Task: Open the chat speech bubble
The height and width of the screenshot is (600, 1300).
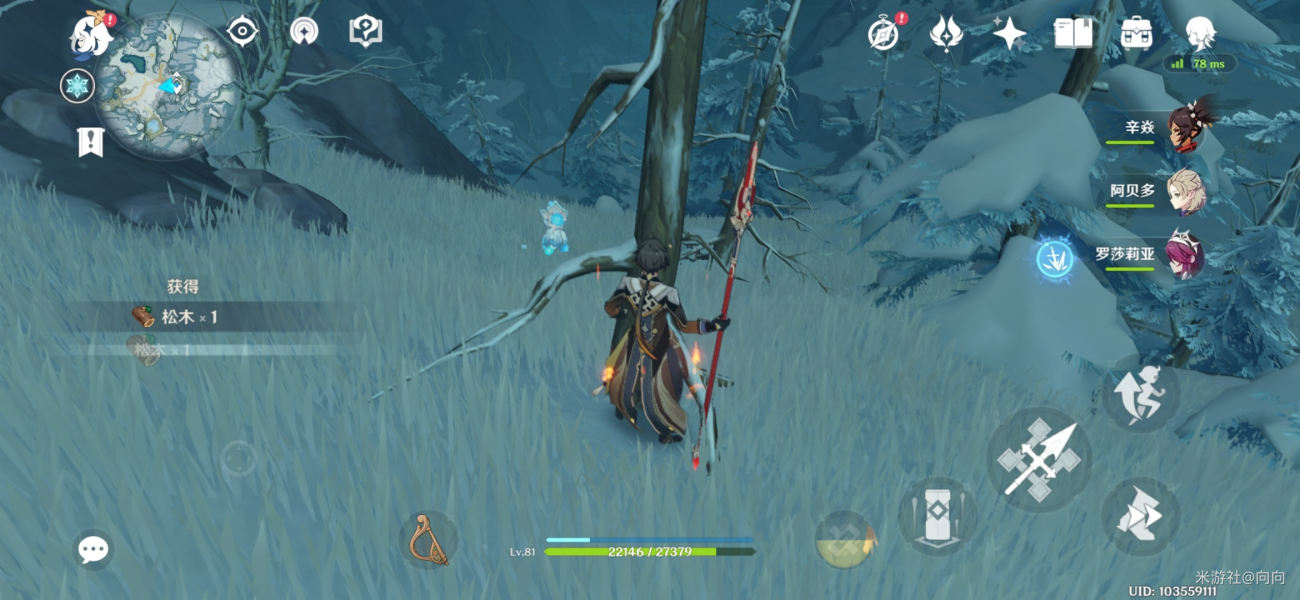Action: (x=93, y=549)
